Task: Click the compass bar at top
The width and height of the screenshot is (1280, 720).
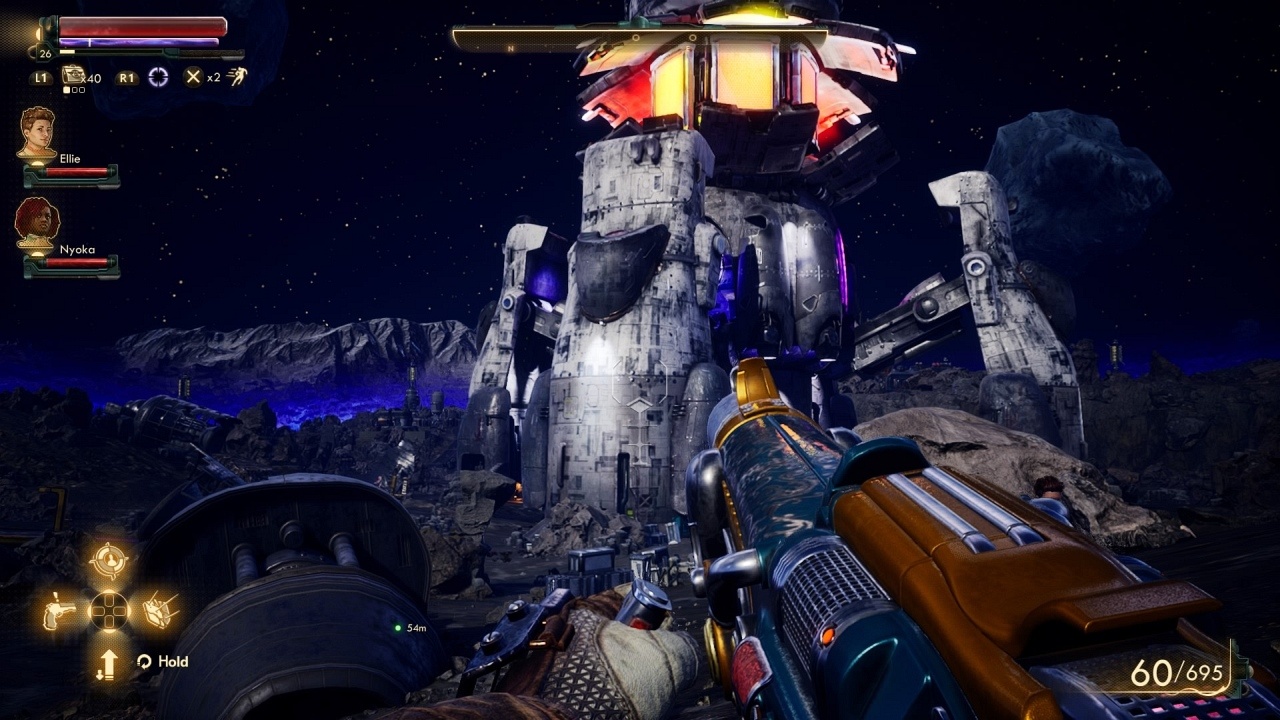Action: point(640,40)
